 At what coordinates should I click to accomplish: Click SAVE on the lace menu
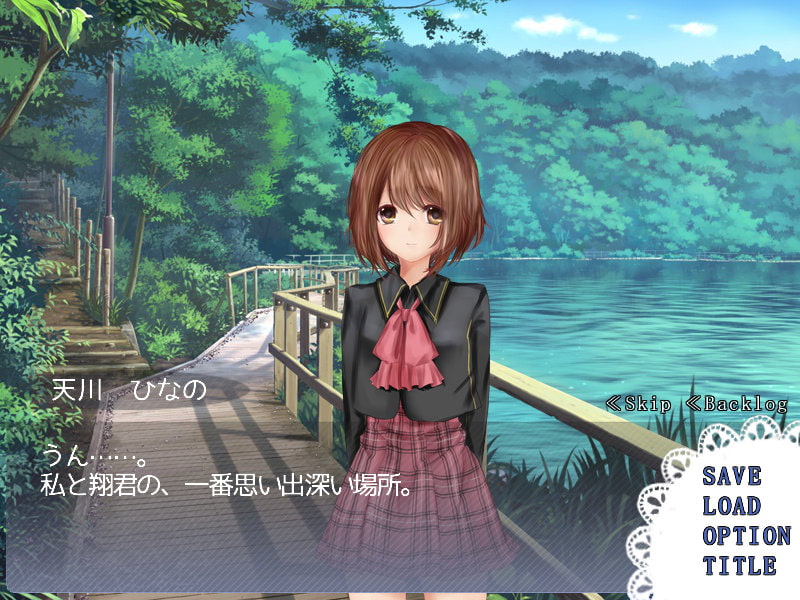(x=731, y=476)
